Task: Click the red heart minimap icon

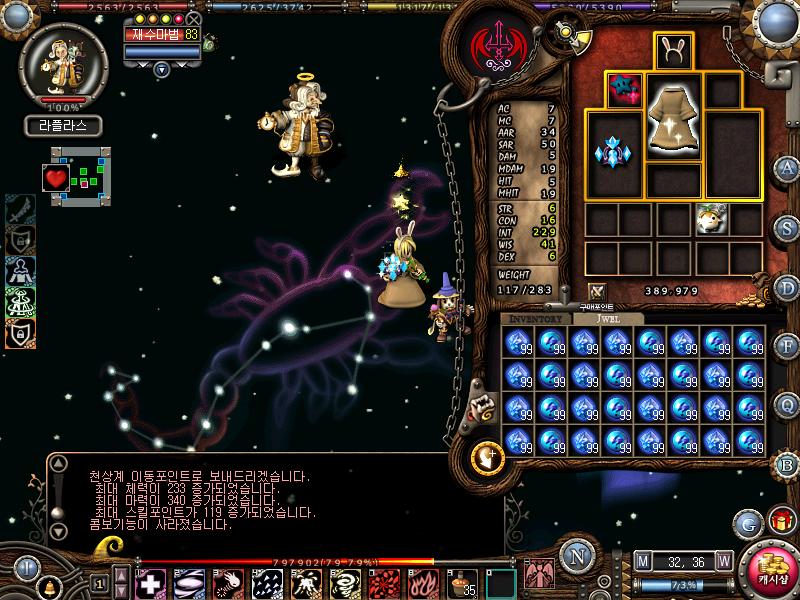Action: point(55,178)
